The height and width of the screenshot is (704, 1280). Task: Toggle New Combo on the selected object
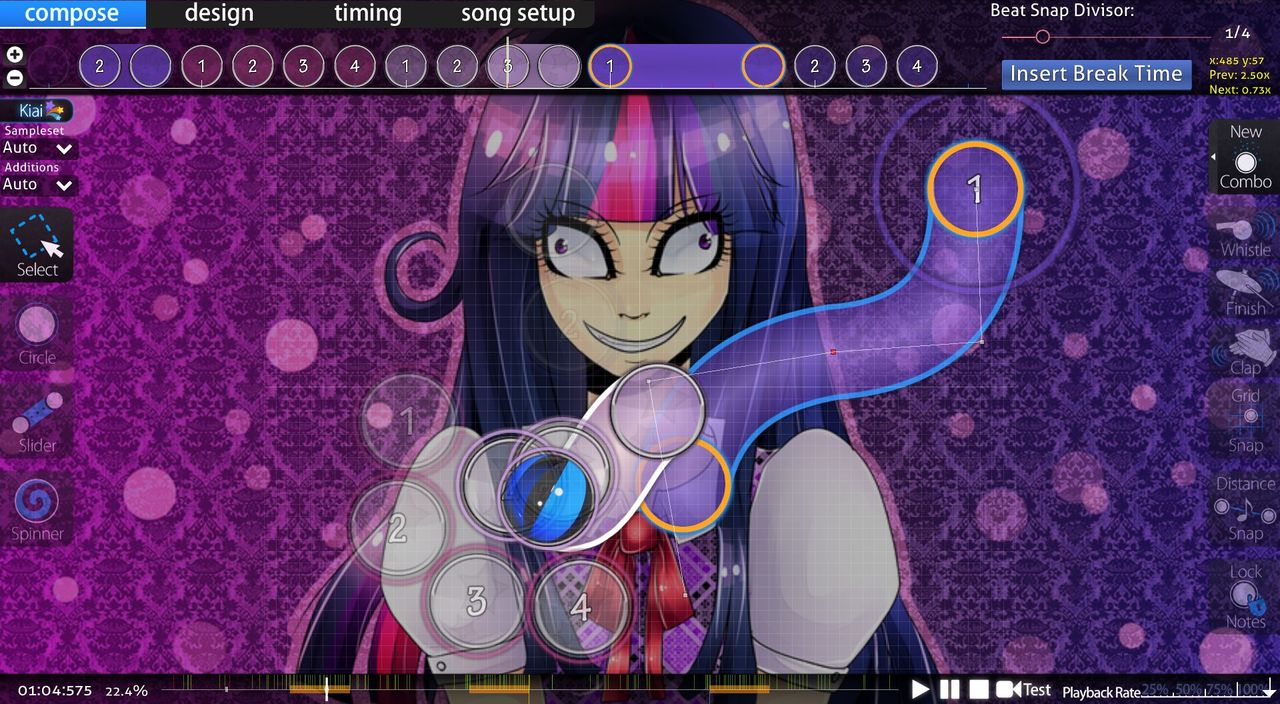1245,158
